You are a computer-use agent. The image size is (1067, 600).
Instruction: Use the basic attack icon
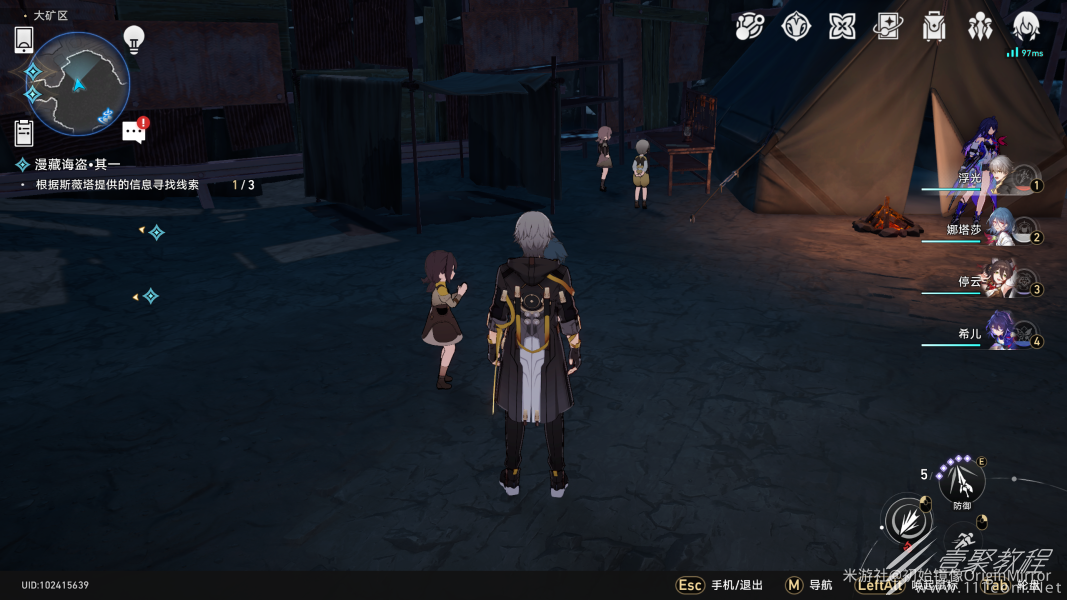[907, 521]
